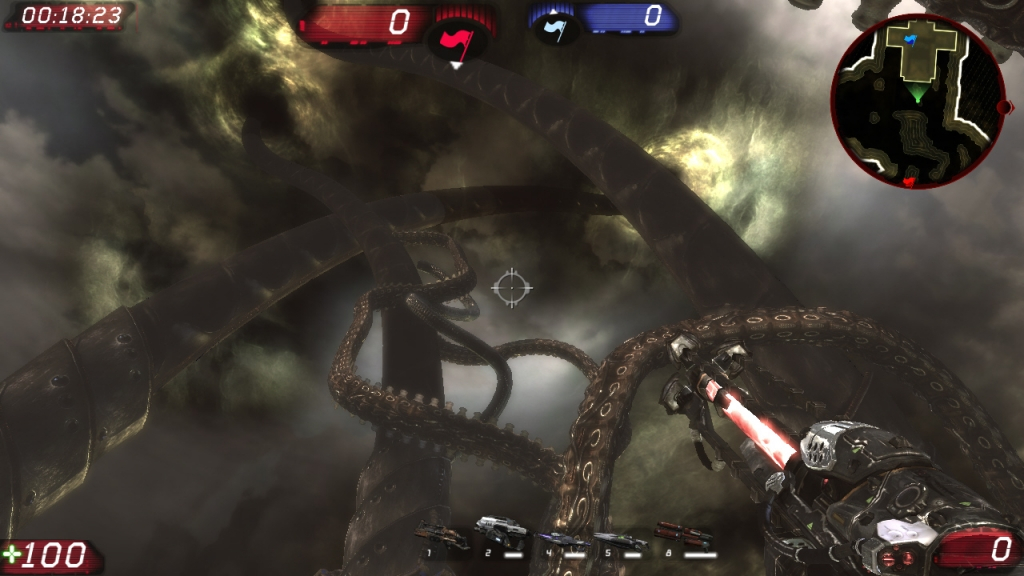Viewport: 1024px width, 576px height.
Task: Click the blue flag marker on the minimap
Action: 909,39
